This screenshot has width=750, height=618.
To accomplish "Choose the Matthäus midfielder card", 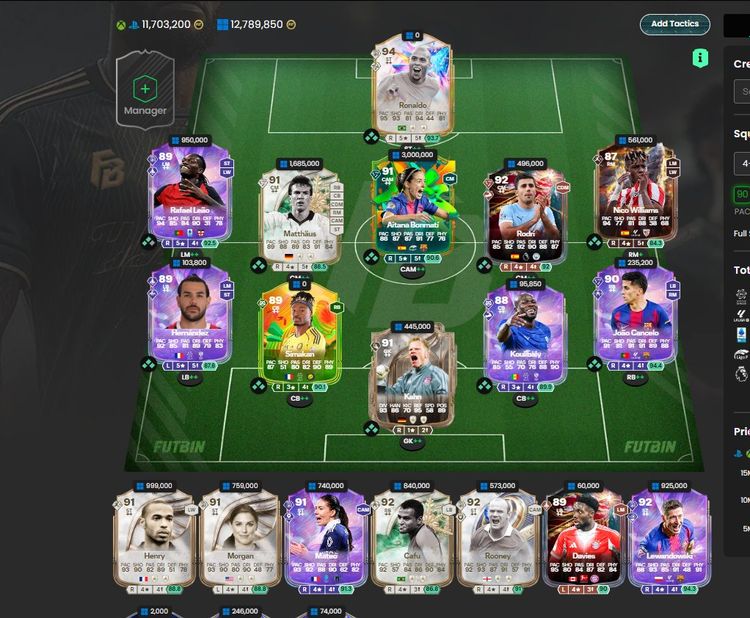I will [x=299, y=210].
